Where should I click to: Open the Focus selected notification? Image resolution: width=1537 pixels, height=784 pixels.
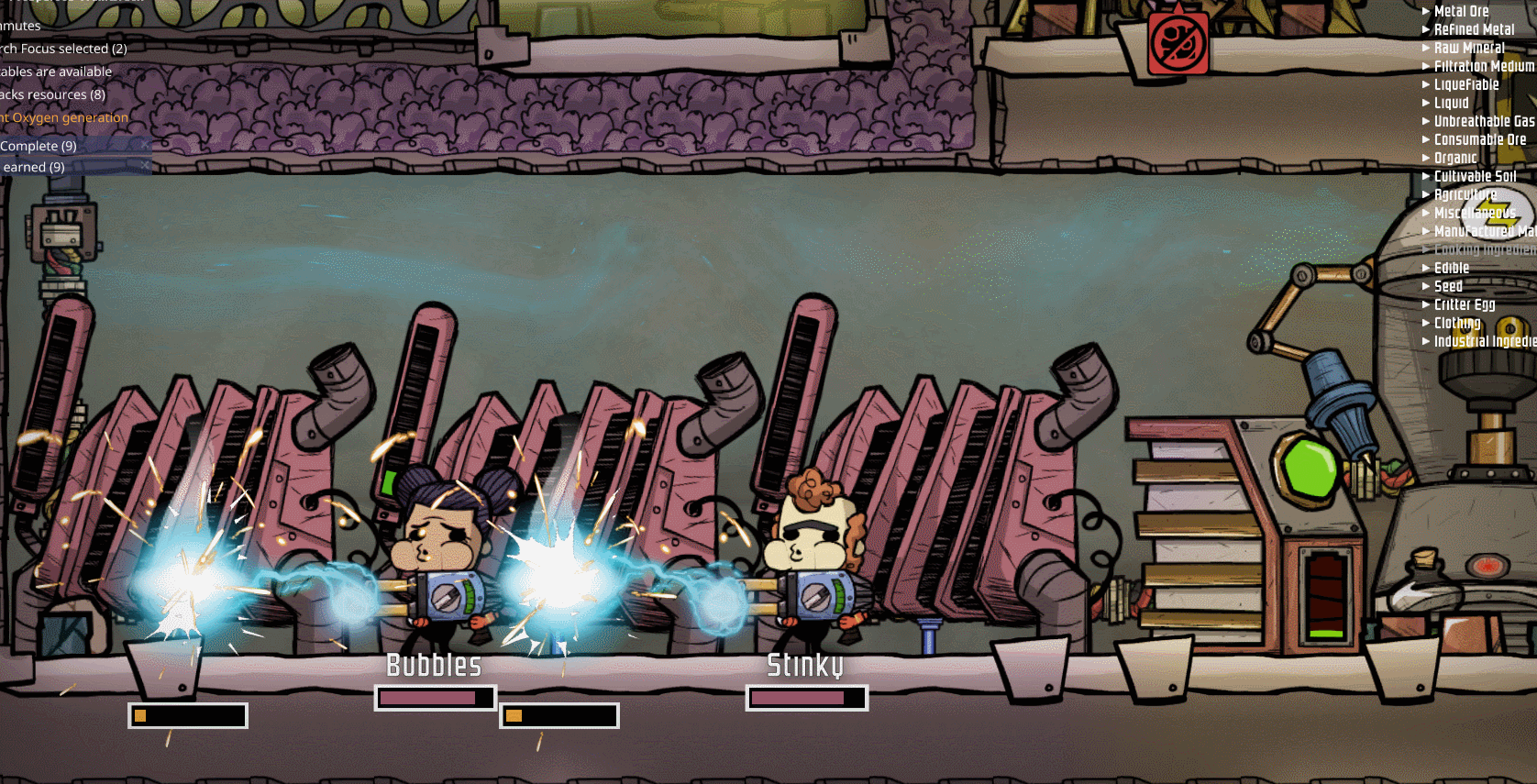tap(62, 49)
